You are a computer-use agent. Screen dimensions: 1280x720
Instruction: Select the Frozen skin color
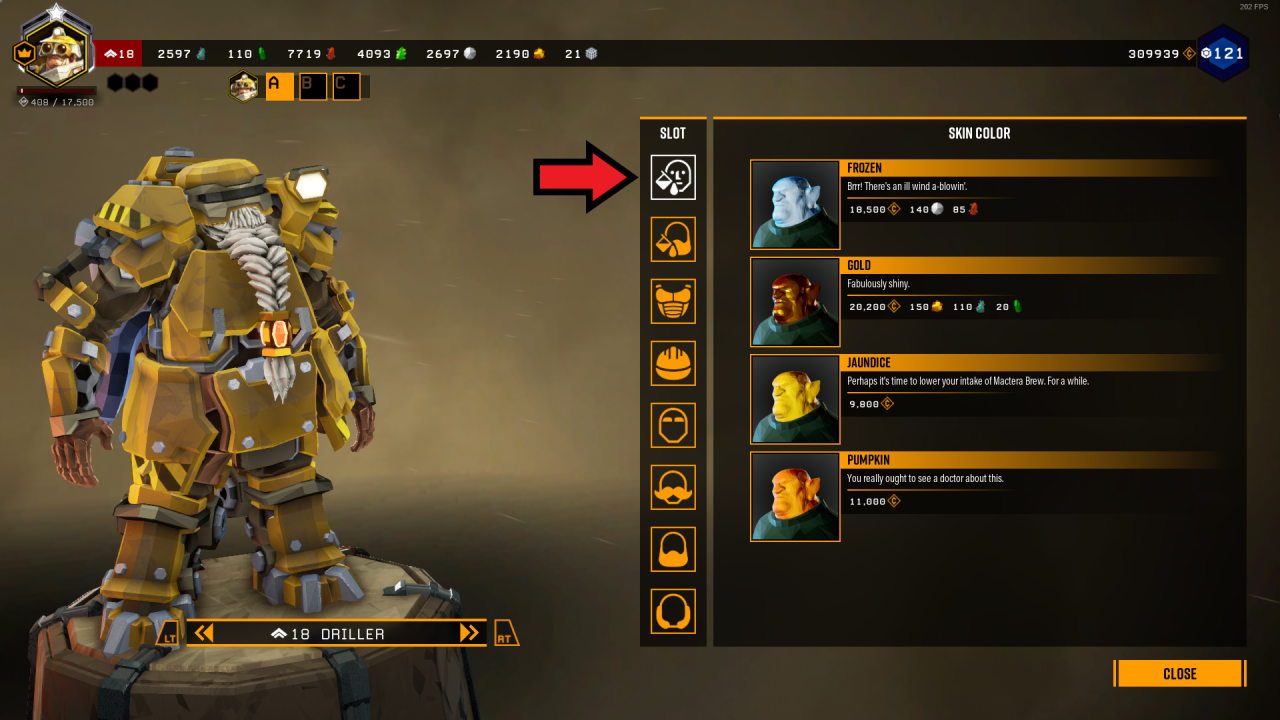[x=795, y=205]
